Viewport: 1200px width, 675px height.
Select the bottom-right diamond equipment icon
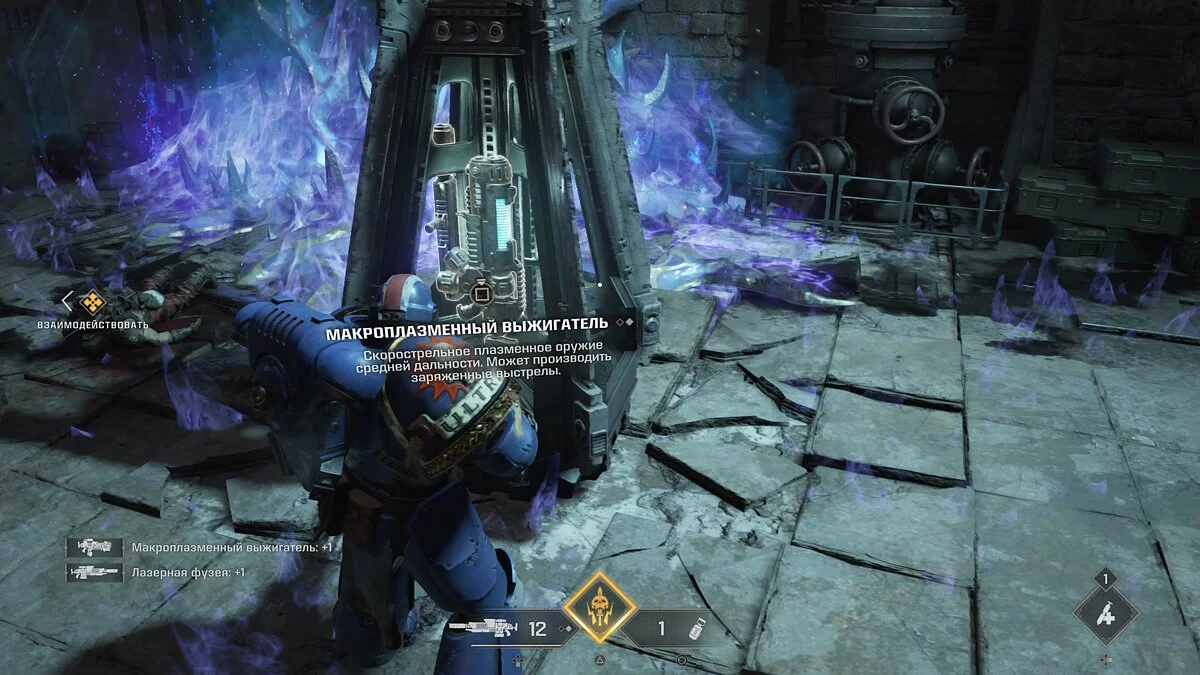[1105, 612]
